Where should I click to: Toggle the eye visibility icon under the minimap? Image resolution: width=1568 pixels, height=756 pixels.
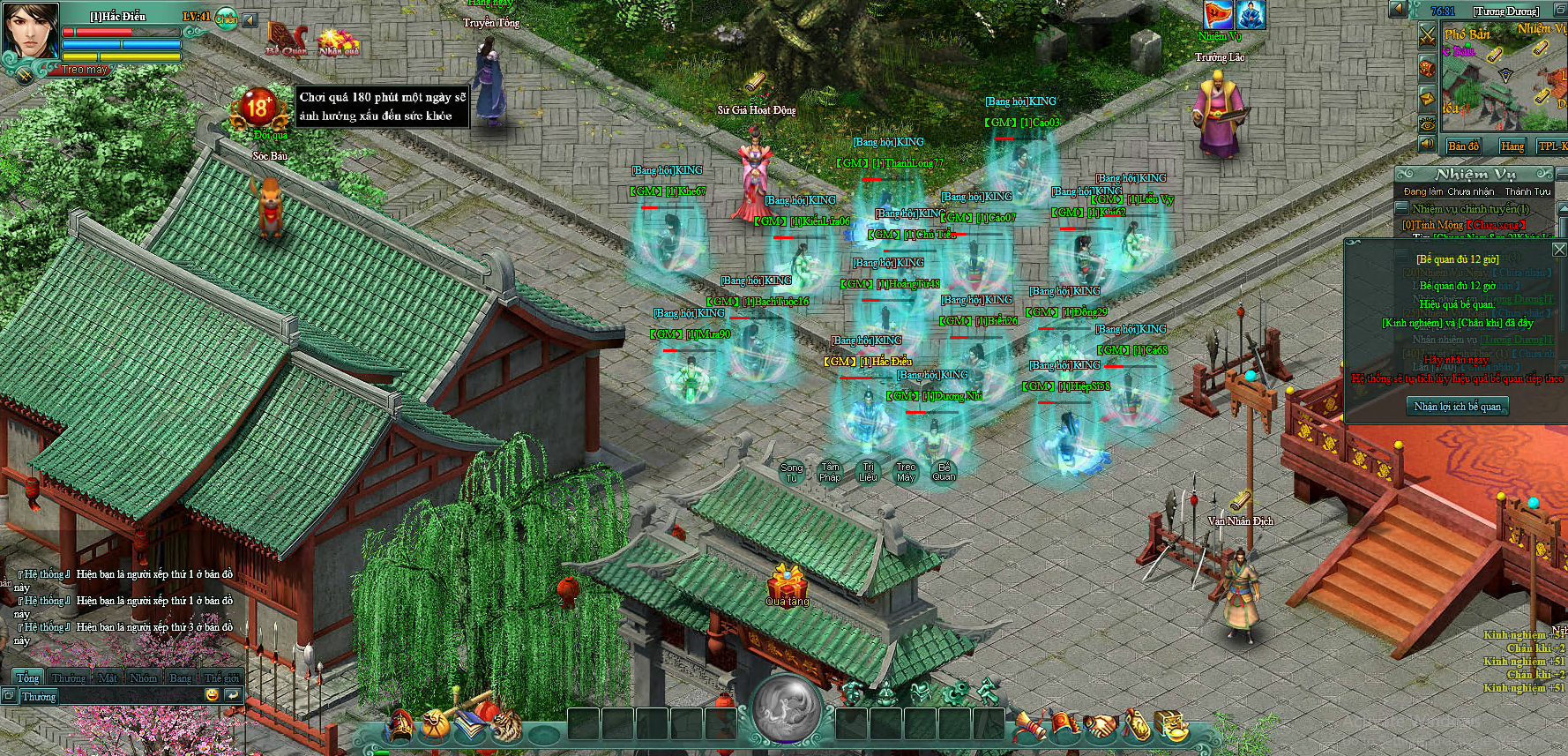1426,124
